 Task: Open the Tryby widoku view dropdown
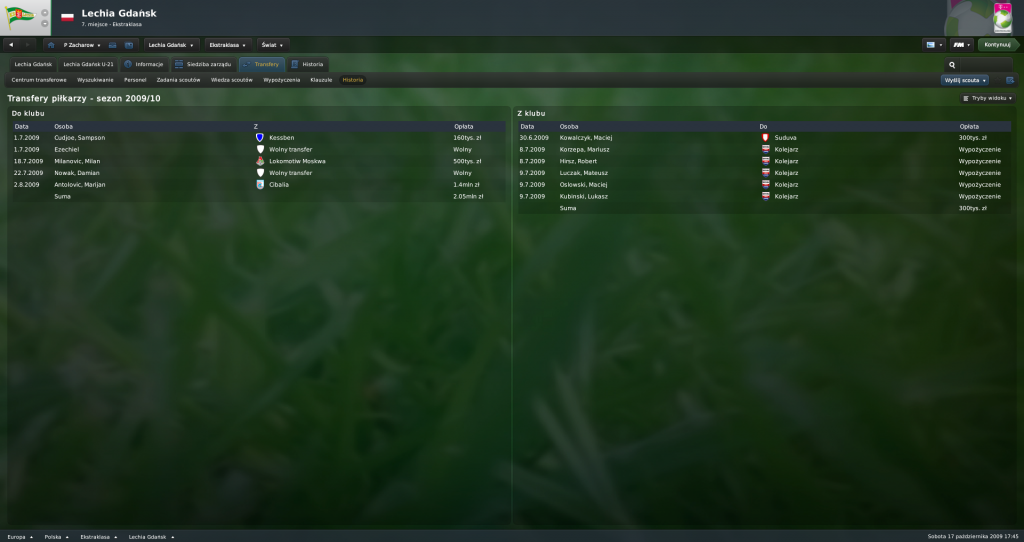[x=987, y=99]
